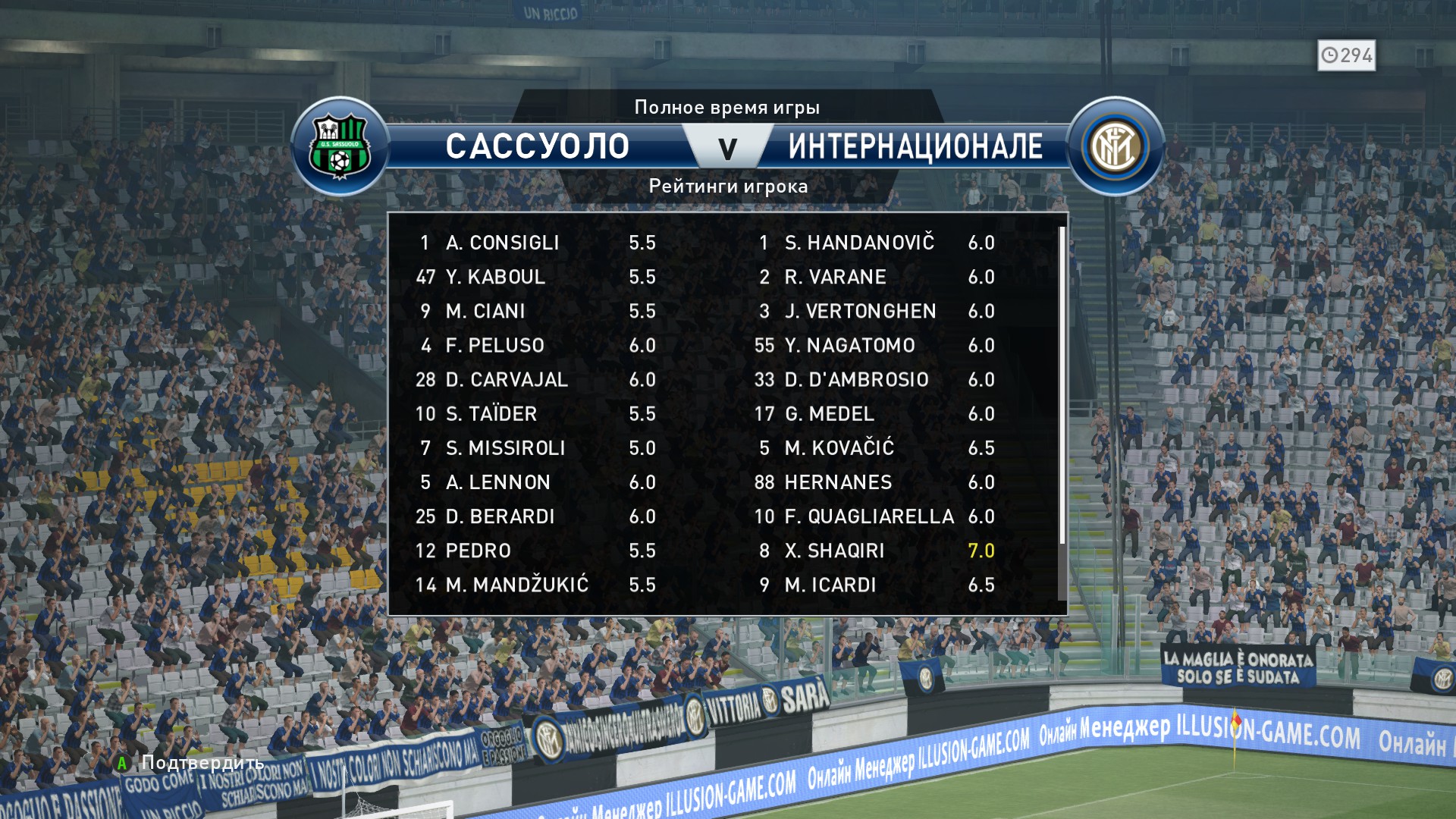This screenshot has width=1456, height=819.
Task: Select S. Handanovič's rating row
Action: (876, 243)
